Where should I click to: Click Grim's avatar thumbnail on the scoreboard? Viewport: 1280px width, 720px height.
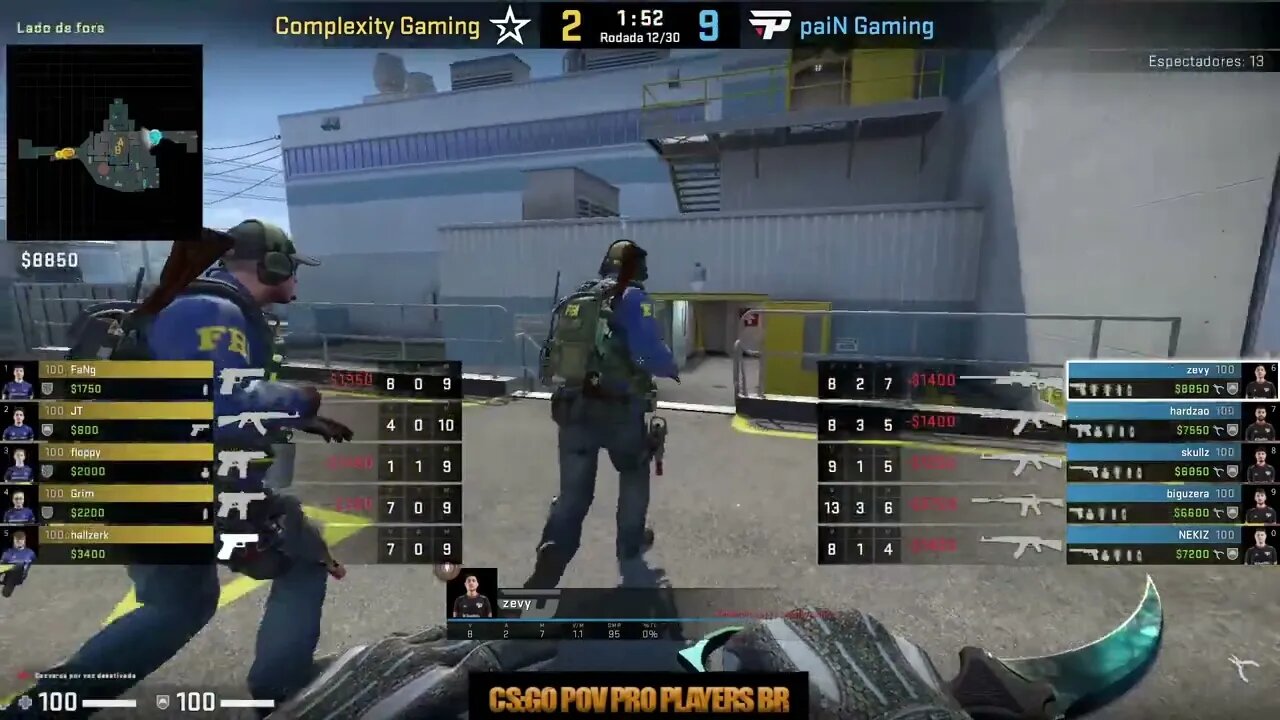pos(17,502)
